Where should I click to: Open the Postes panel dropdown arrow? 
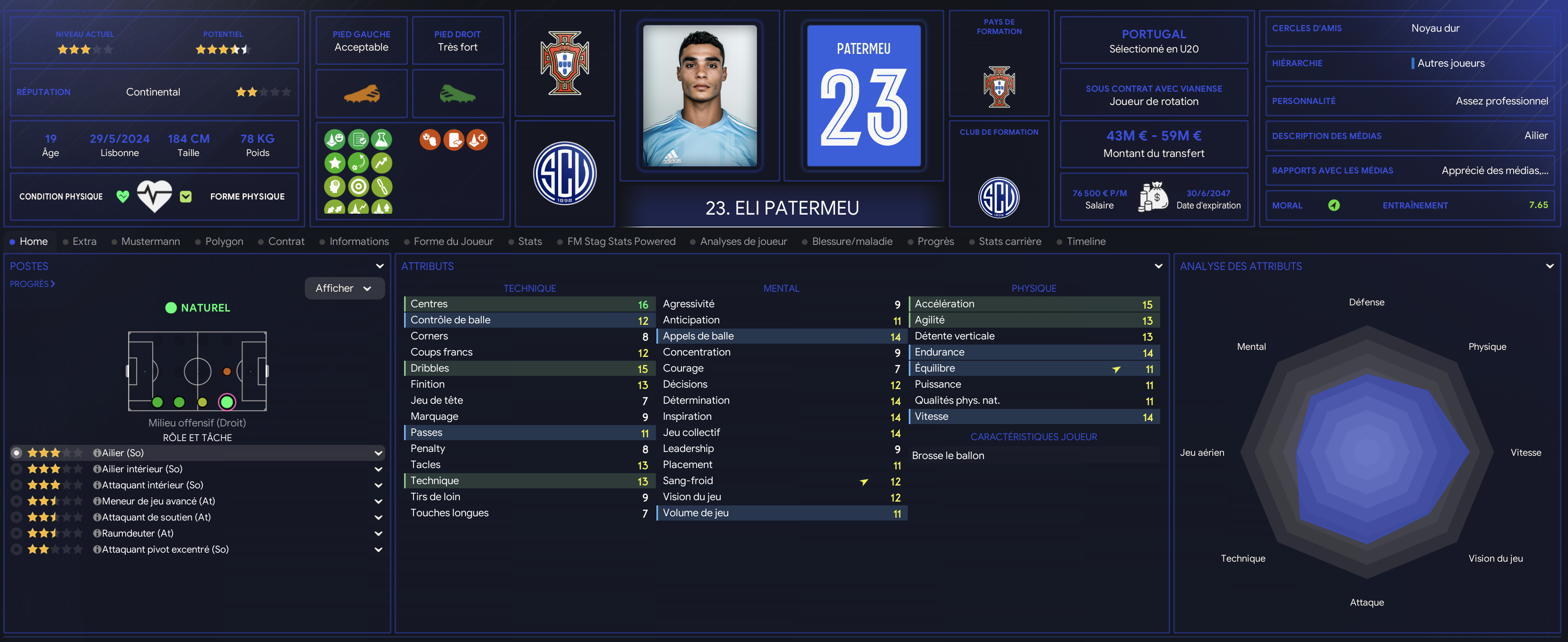379,266
